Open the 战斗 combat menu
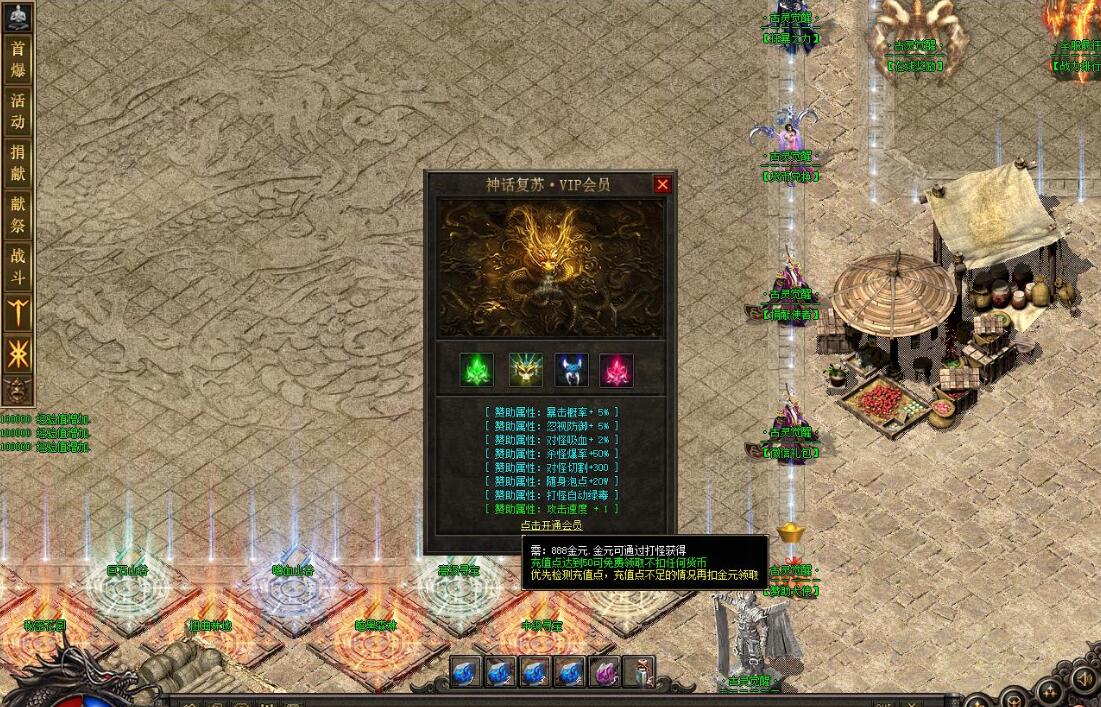The image size is (1101, 707). (x=18, y=266)
